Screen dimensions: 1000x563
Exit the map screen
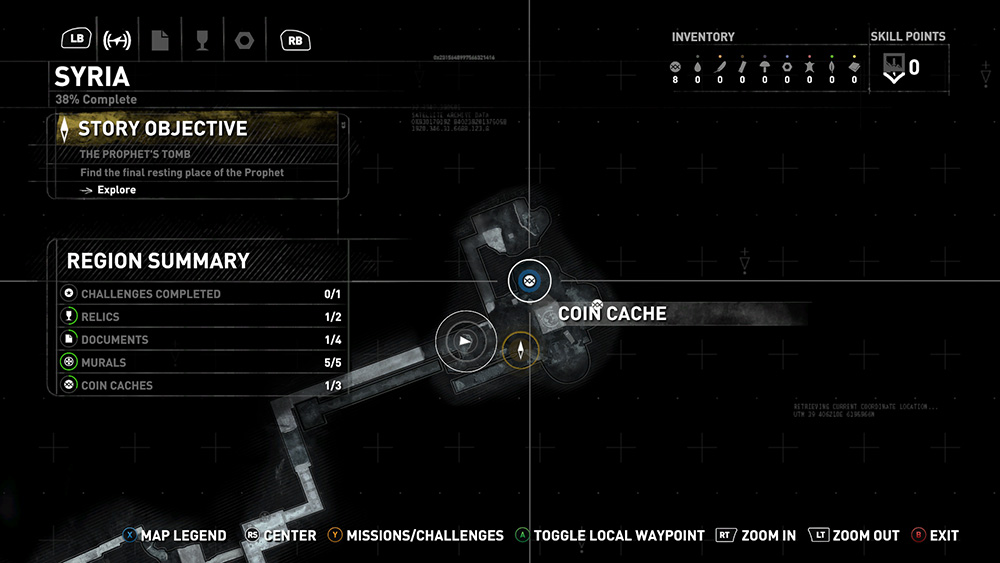click(935, 536)
